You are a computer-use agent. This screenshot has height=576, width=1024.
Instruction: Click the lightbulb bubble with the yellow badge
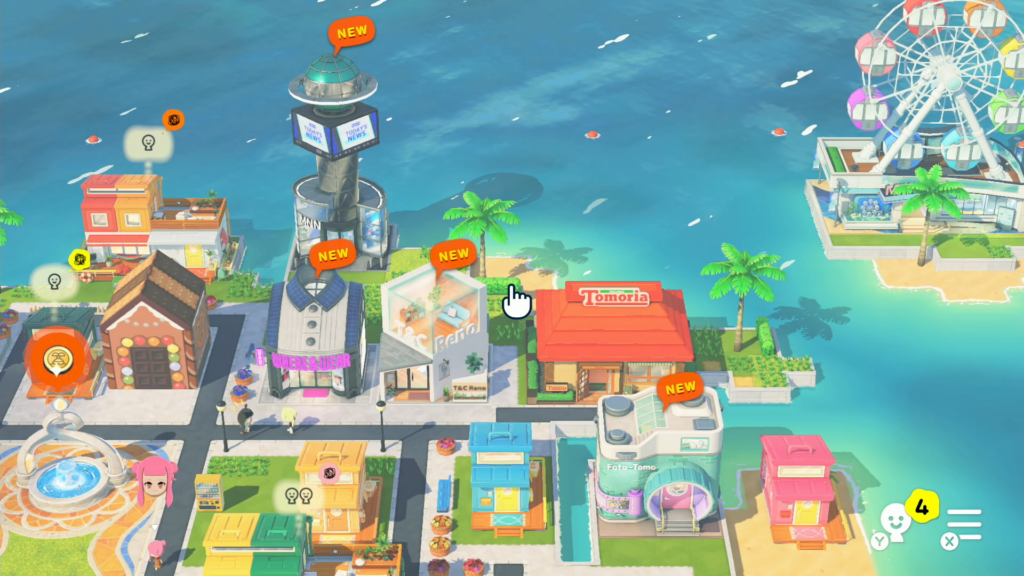[56, 281]
